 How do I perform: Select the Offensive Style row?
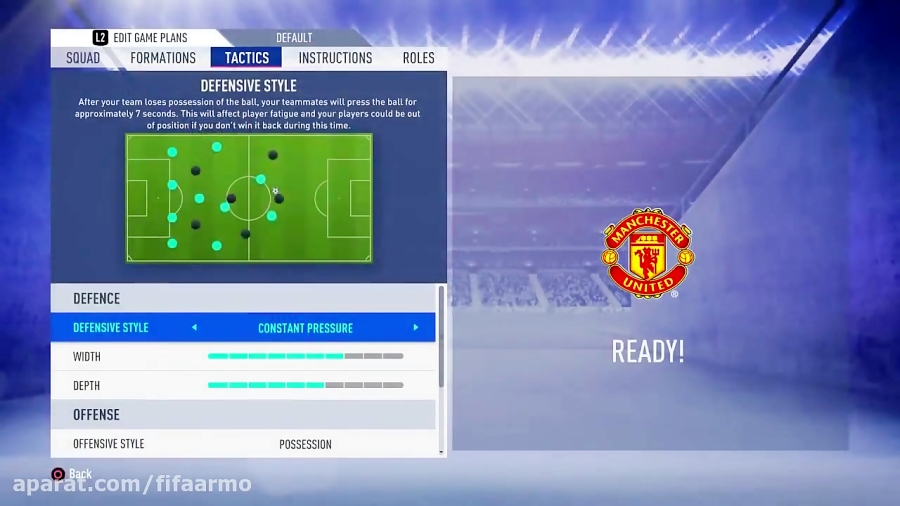[x=243, y=444]
